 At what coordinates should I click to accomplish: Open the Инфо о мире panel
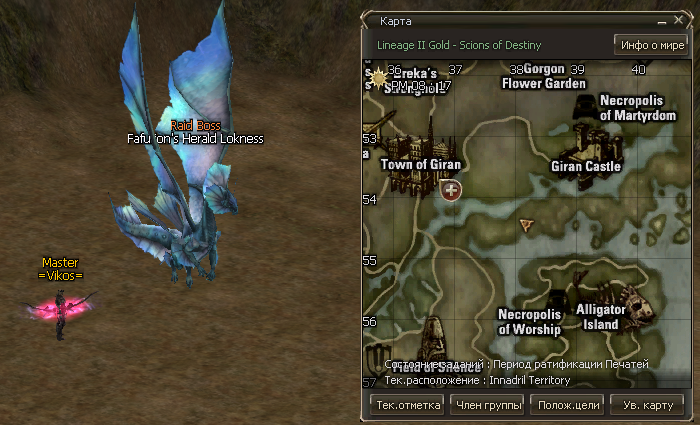(x=650, y=45)
